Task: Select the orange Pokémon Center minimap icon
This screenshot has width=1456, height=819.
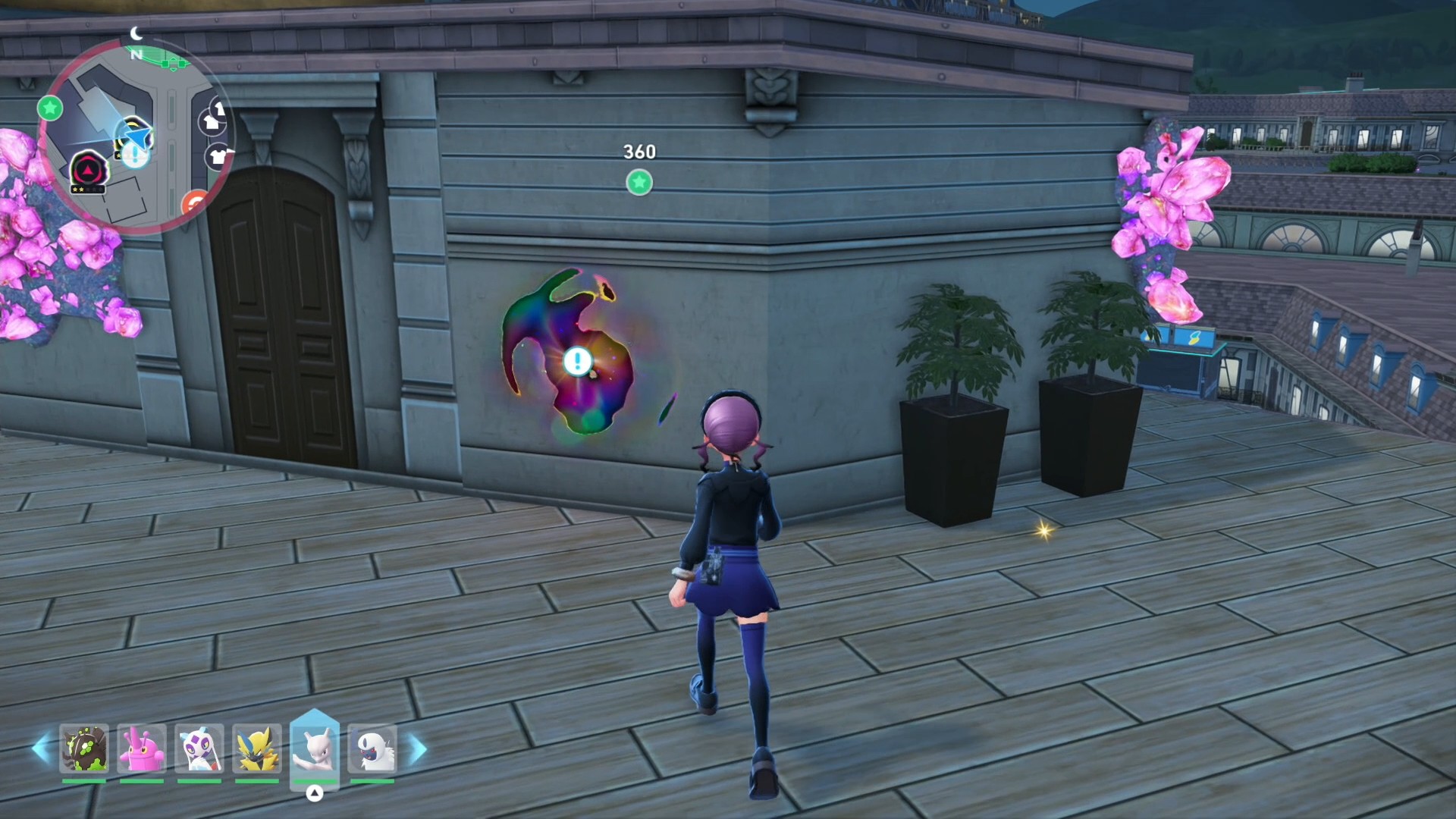Action: pos(196,203)
